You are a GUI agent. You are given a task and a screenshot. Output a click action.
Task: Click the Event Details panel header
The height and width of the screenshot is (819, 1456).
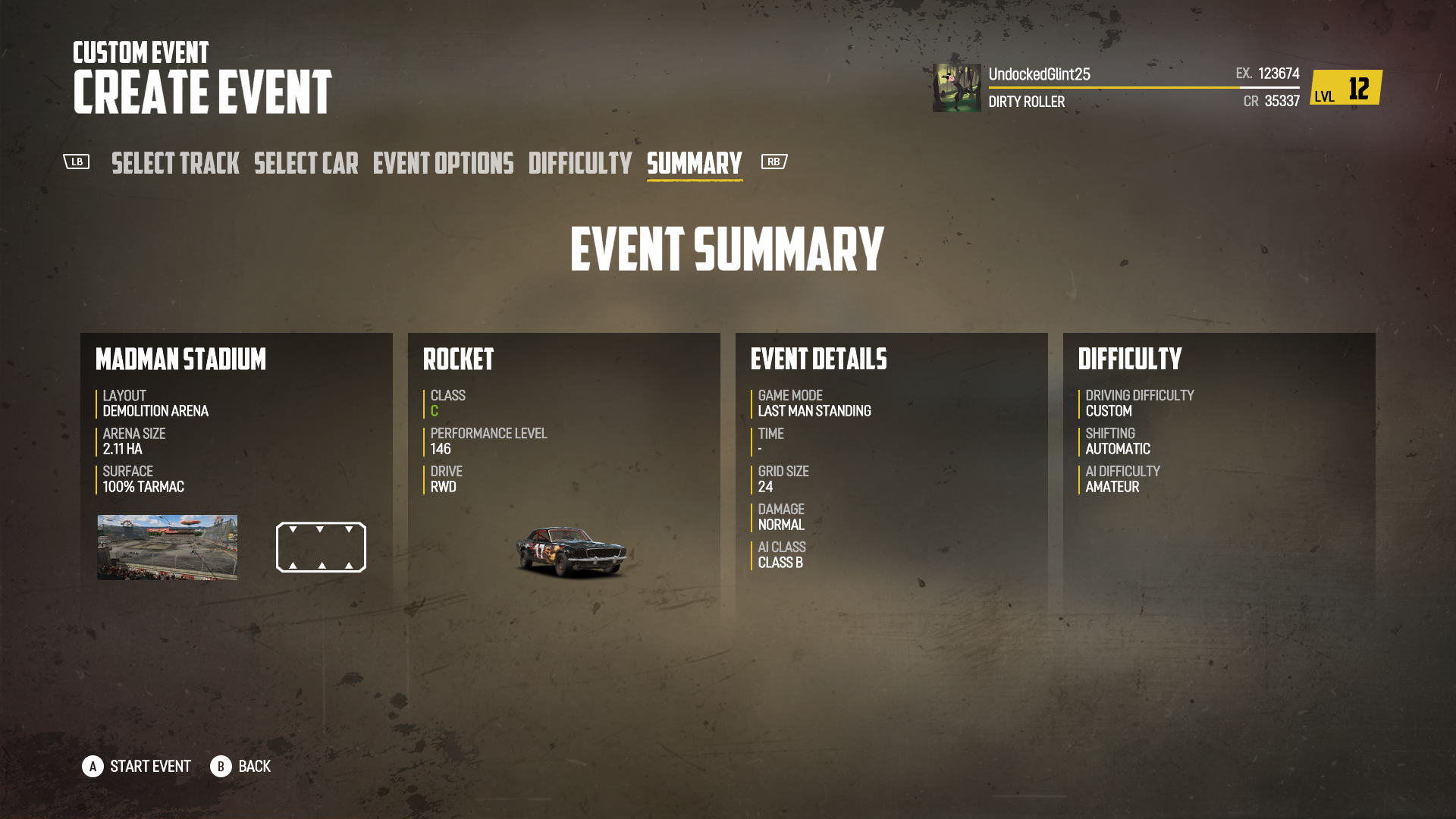click(x=817, y=360)
